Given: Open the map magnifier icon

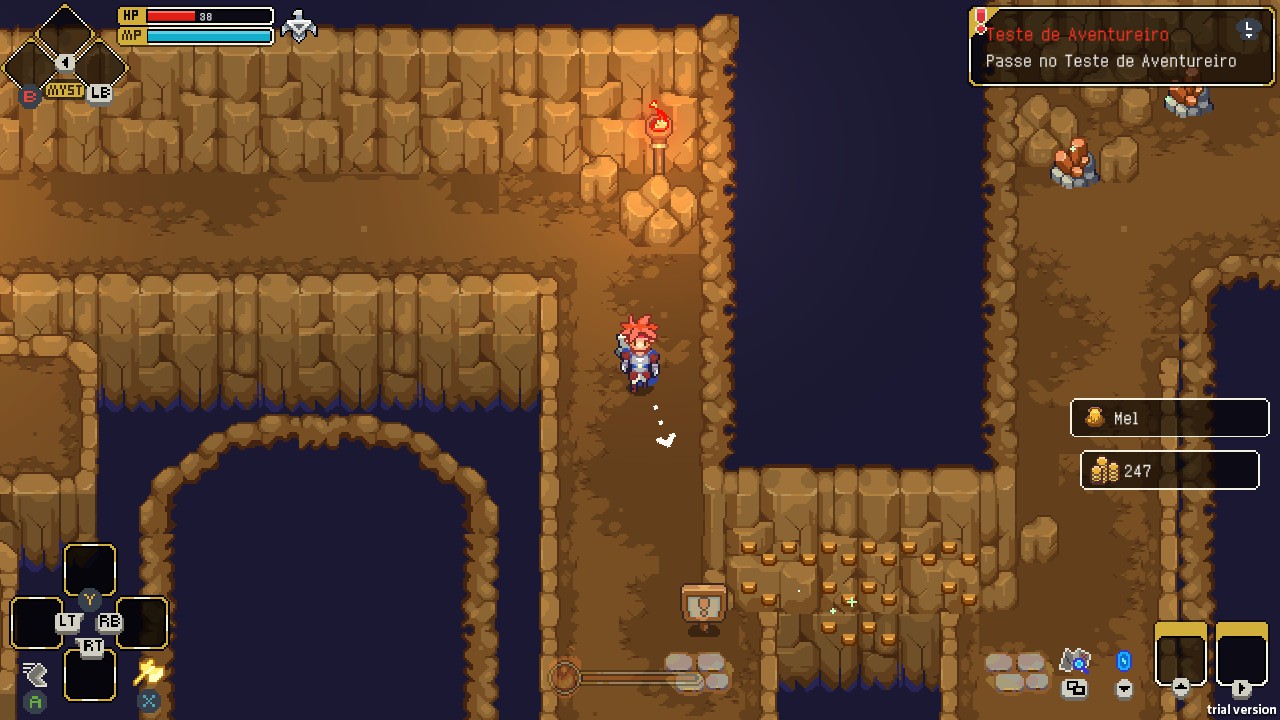Looking at the screenshot, I should tap(1075, 661).
